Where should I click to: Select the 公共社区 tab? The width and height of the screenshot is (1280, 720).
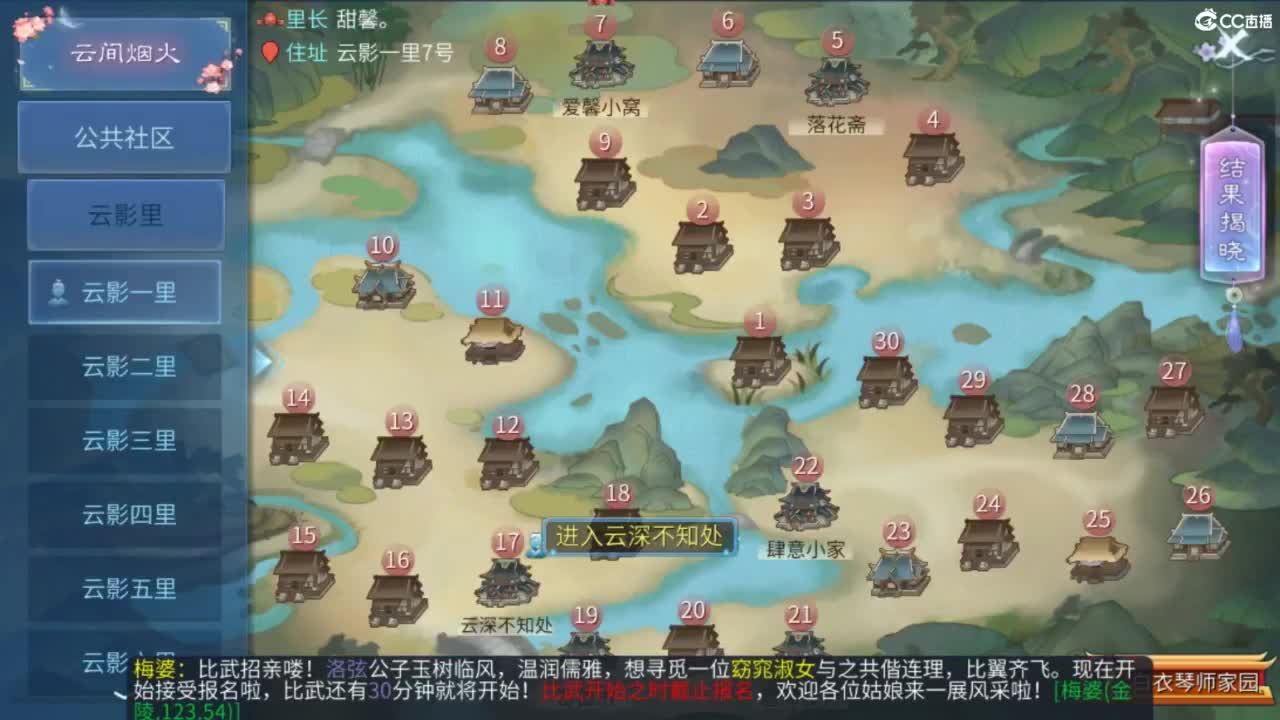pos(124,137)
